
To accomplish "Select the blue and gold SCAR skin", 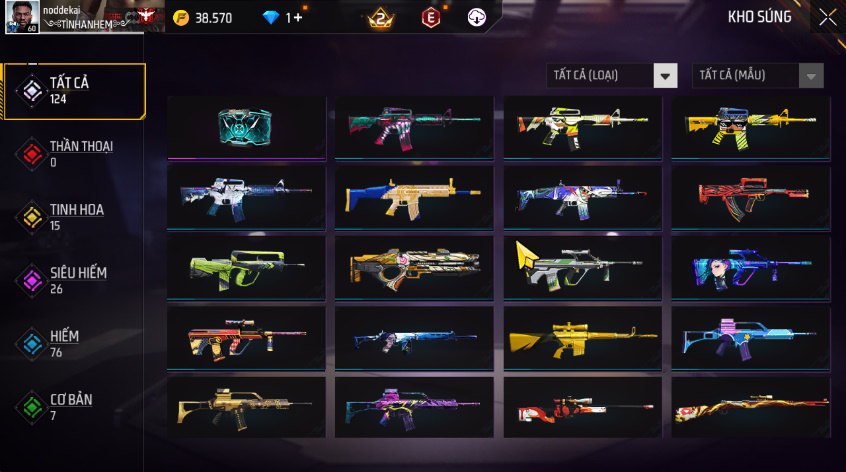I will [x=414, y=197].
